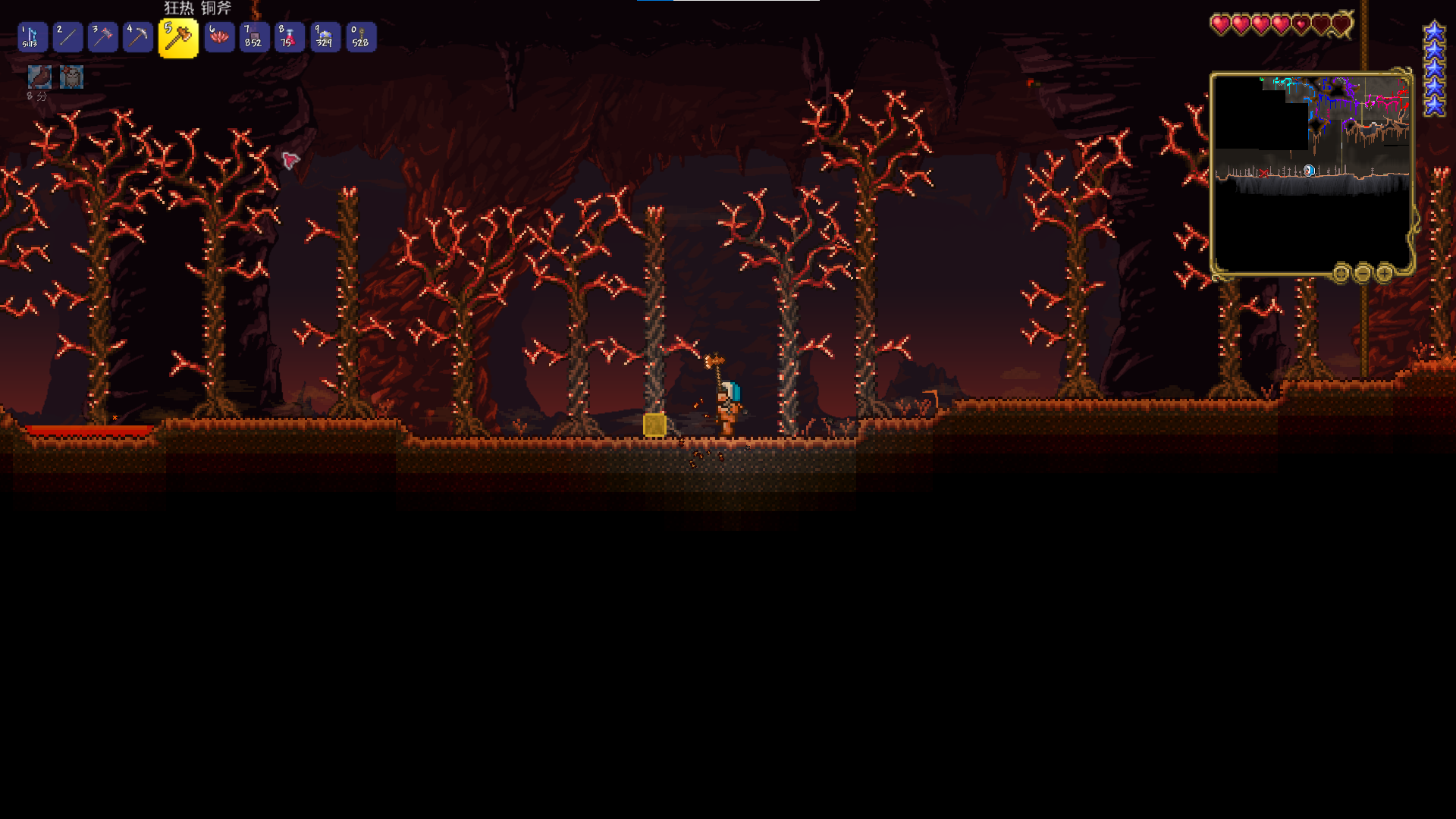The image size is (1456, 819).
Task: Click the player head marker on minimap
Action: coord(1309,171)
